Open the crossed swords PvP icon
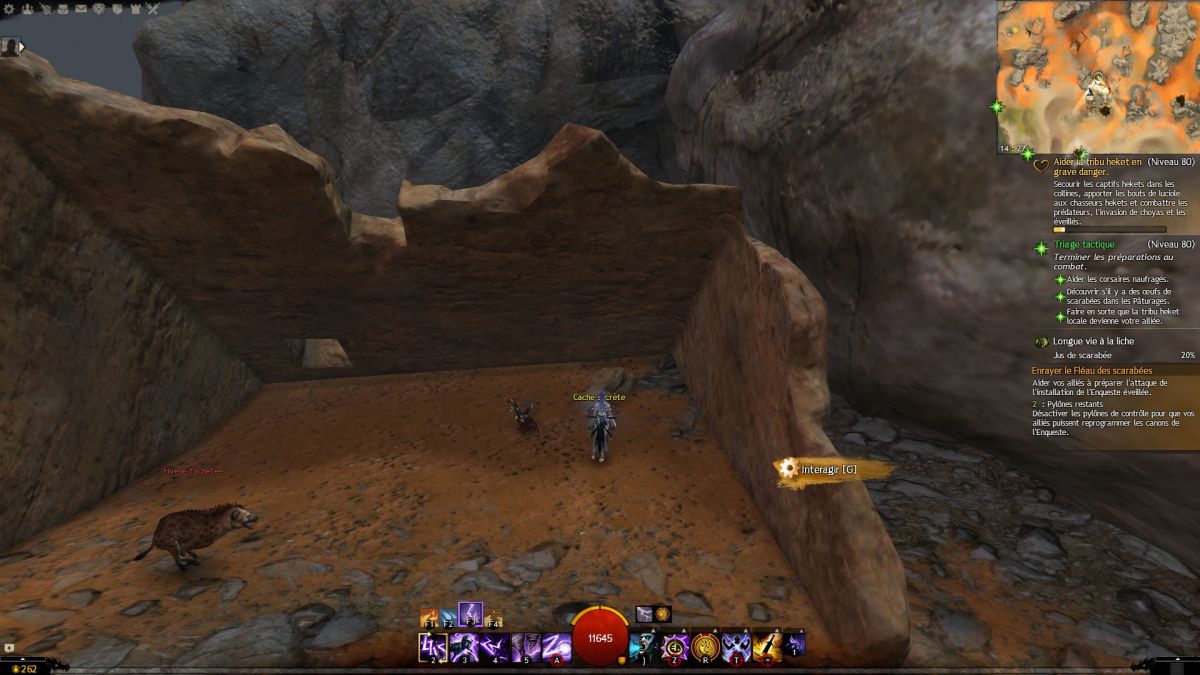The height and width of the screenshot is (675, 1200). point(153,9)
